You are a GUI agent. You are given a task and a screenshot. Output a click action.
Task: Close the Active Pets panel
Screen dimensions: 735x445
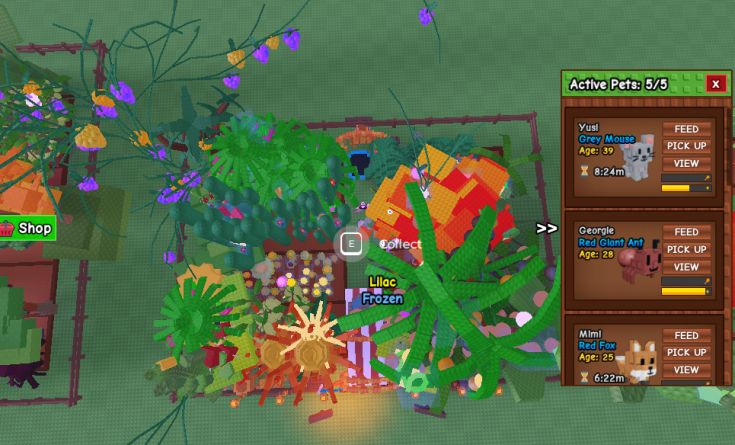point(715,84)
